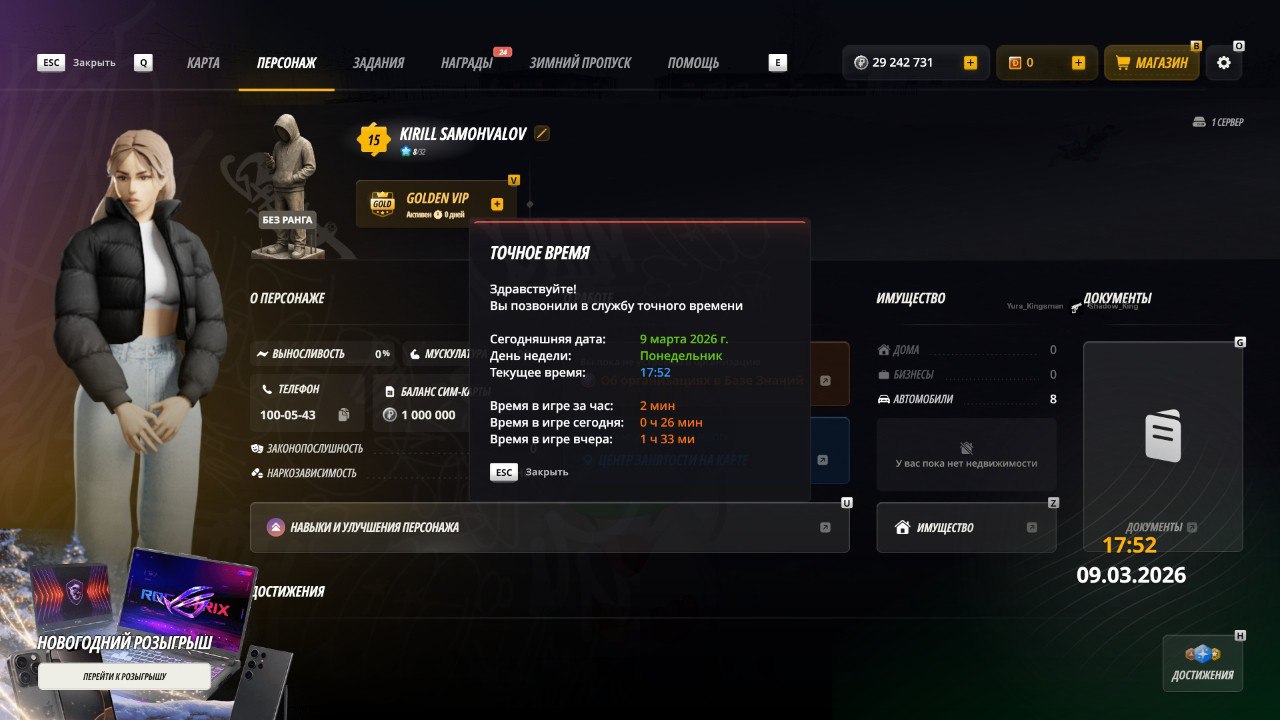Go to the New Year giveaway
This screenshot has width=1280, height=720.
point(124,677)
